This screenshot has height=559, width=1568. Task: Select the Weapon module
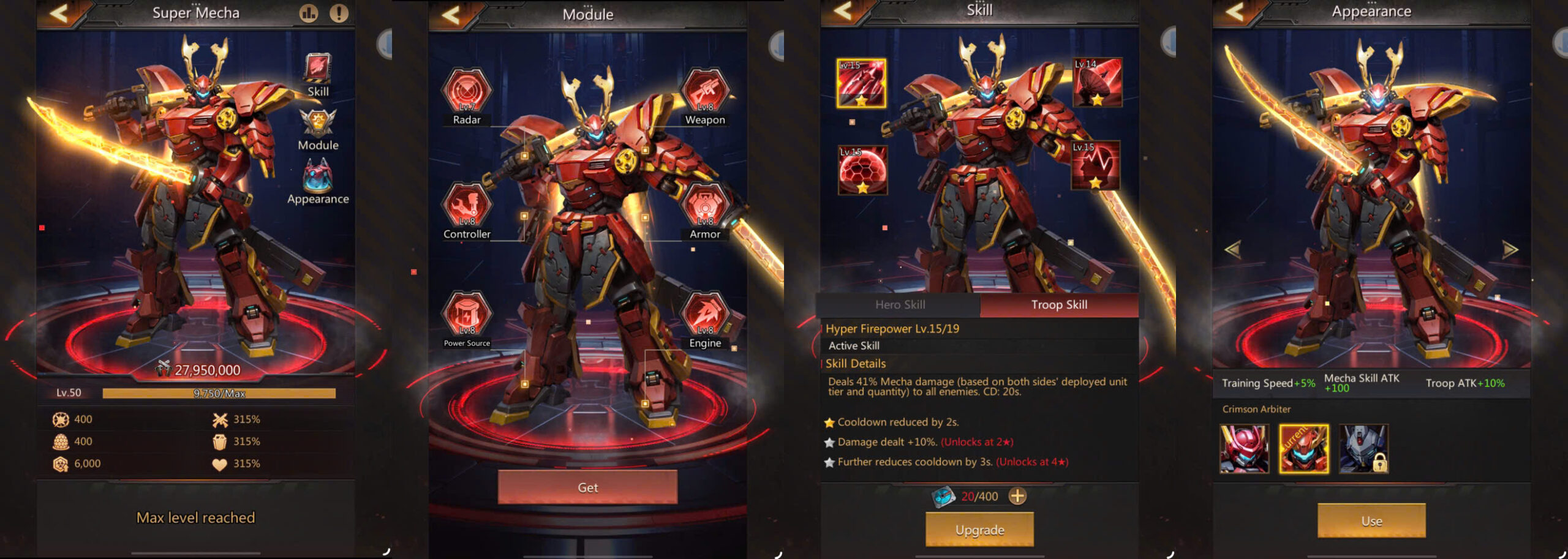point(705,92)
